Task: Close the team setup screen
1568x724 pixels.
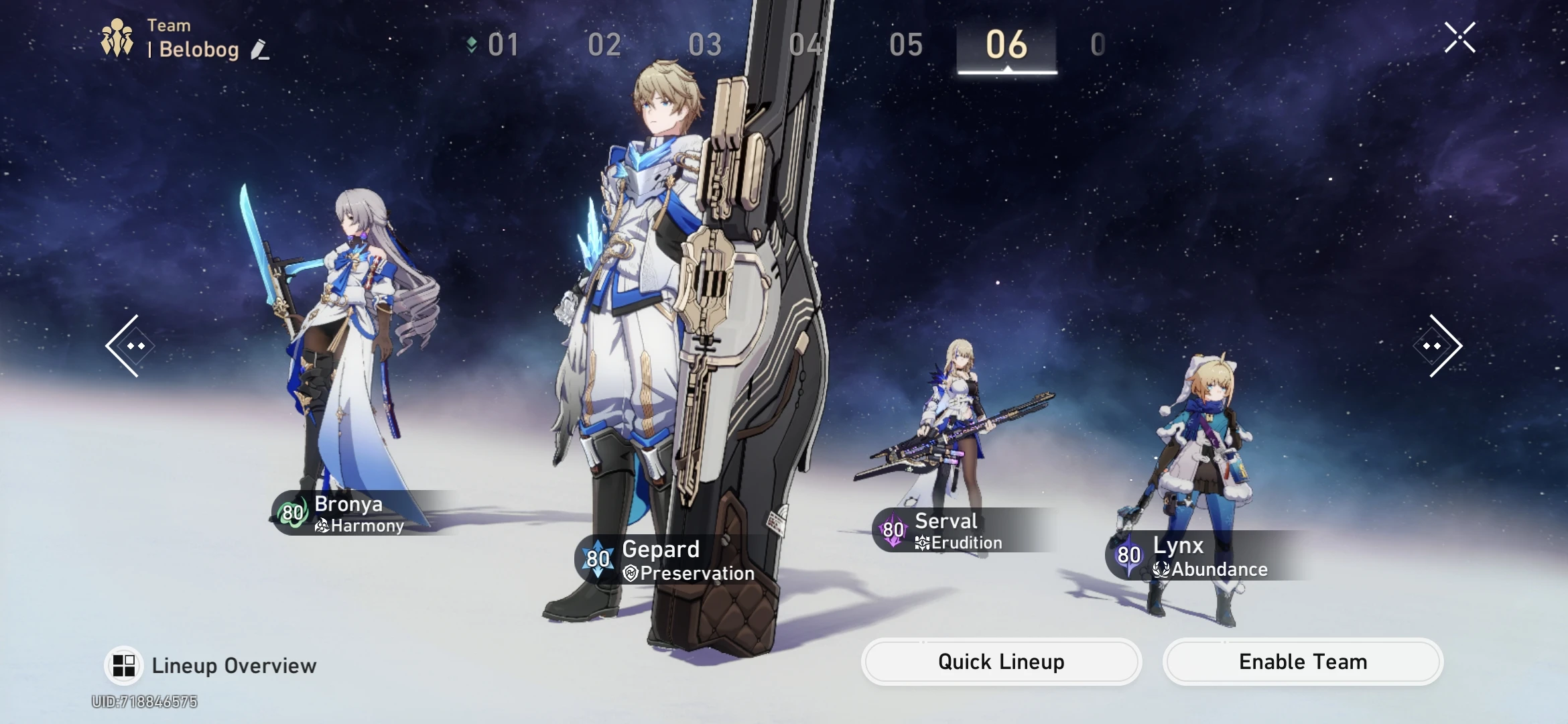Action: (1459, 38)
